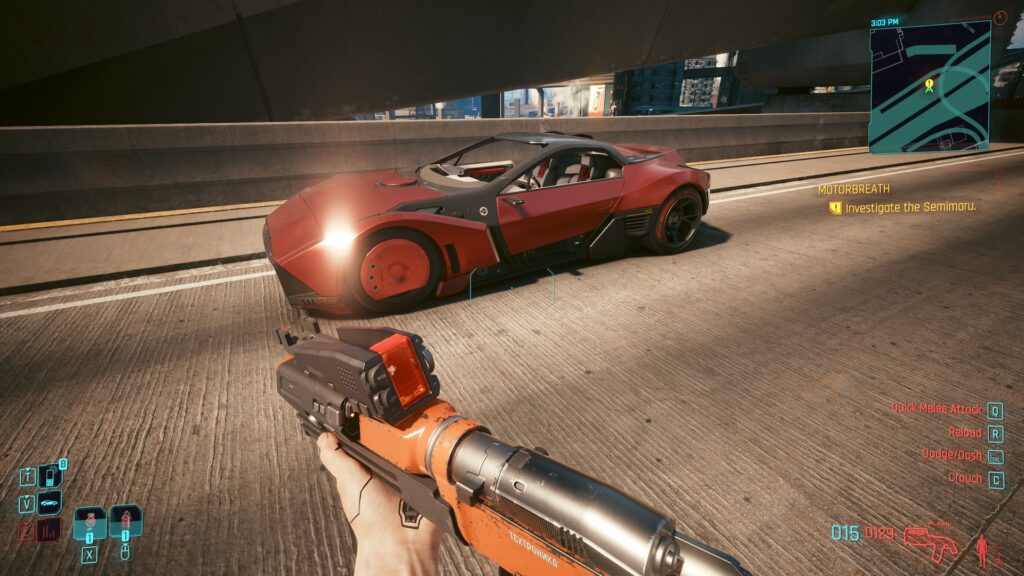Click the red radio bars icon

pos(48,529)
